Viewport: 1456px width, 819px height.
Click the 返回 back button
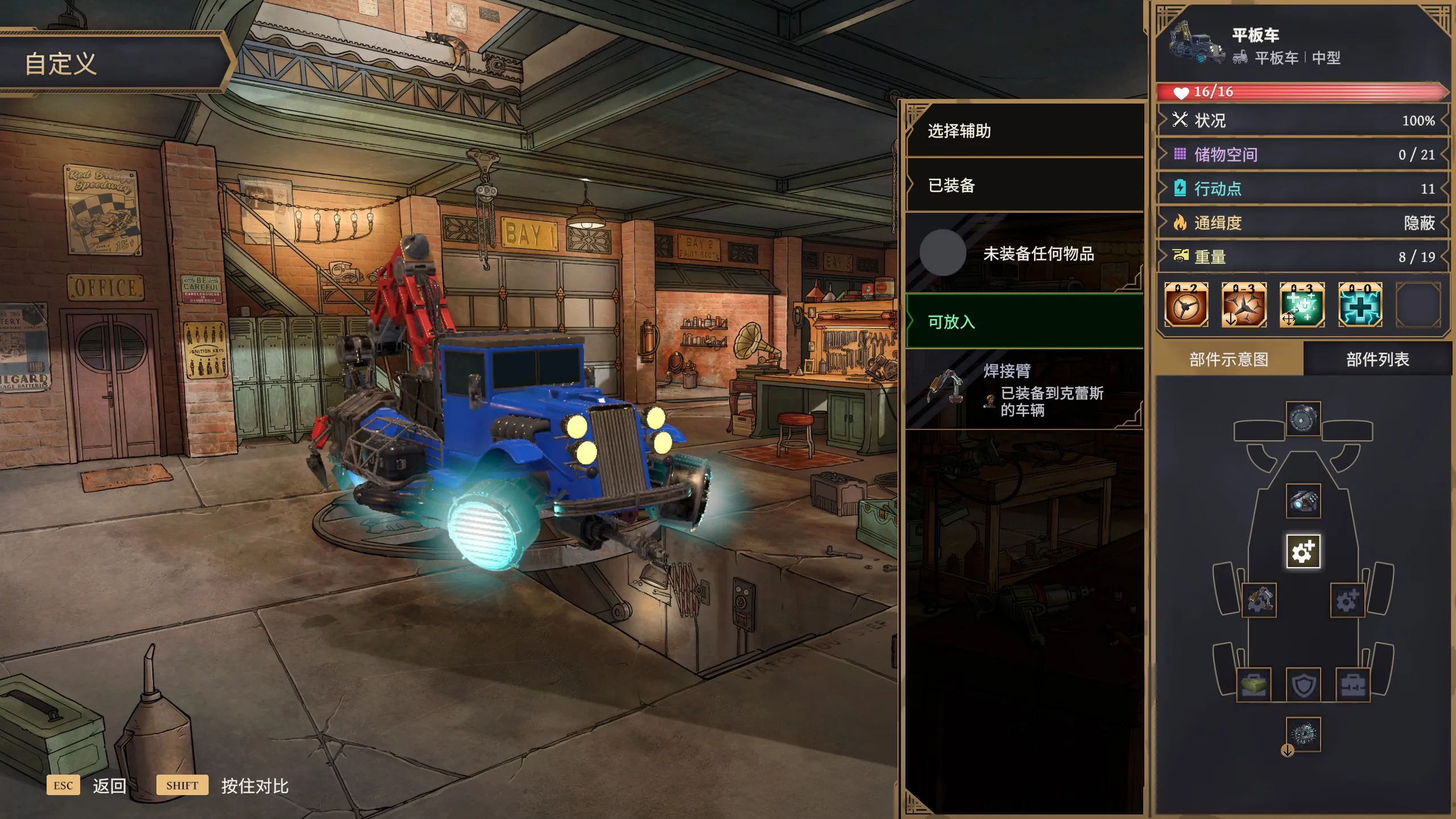point(108,785)
